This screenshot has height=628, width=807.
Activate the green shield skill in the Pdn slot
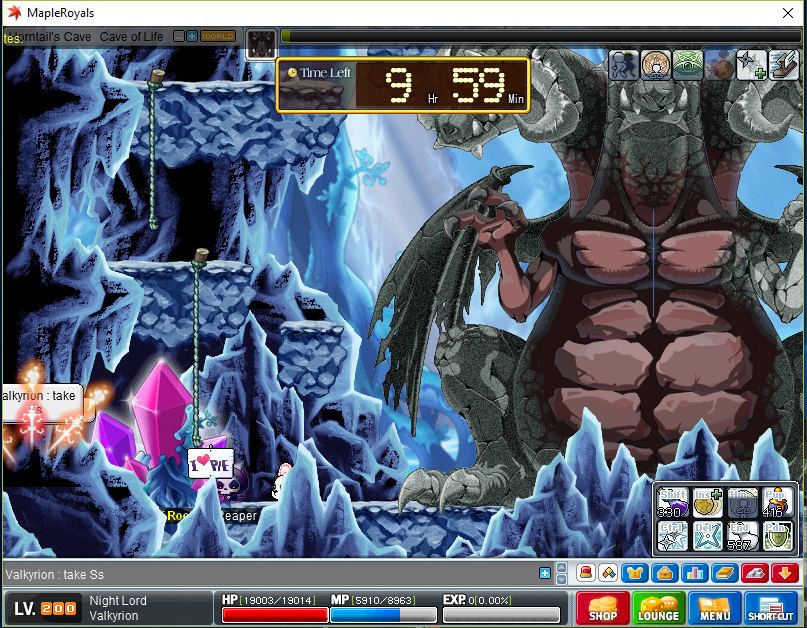[x=776, y=536]
